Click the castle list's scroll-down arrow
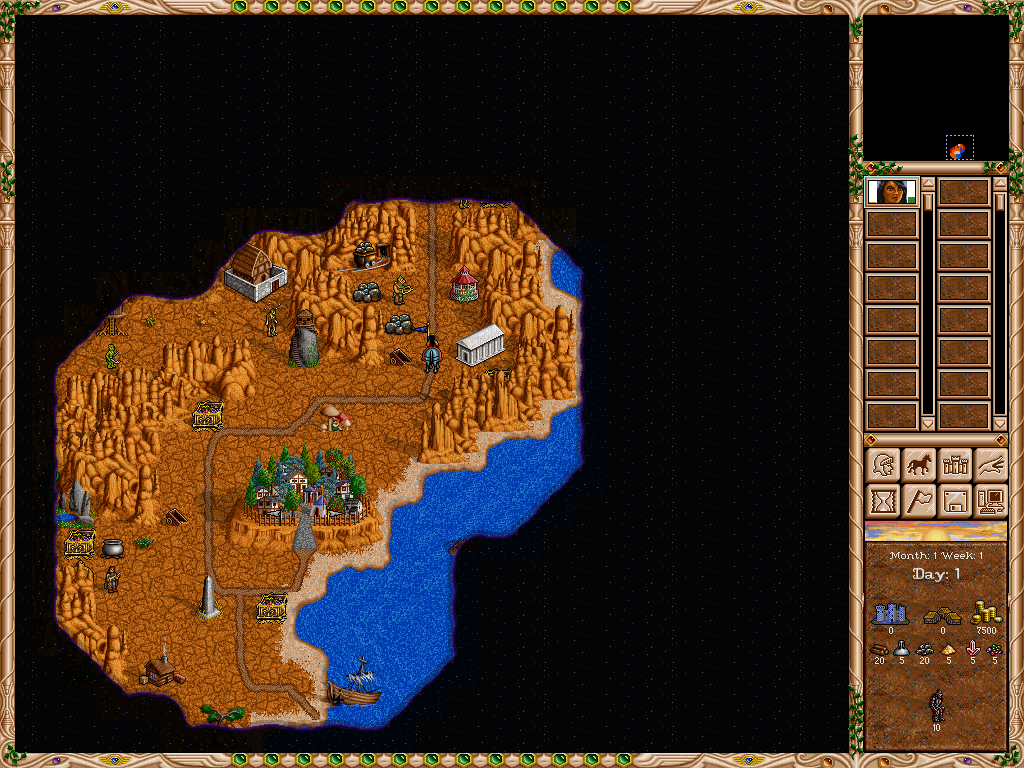This screenshot has height=768, width=1024. [x=999, y=424]
